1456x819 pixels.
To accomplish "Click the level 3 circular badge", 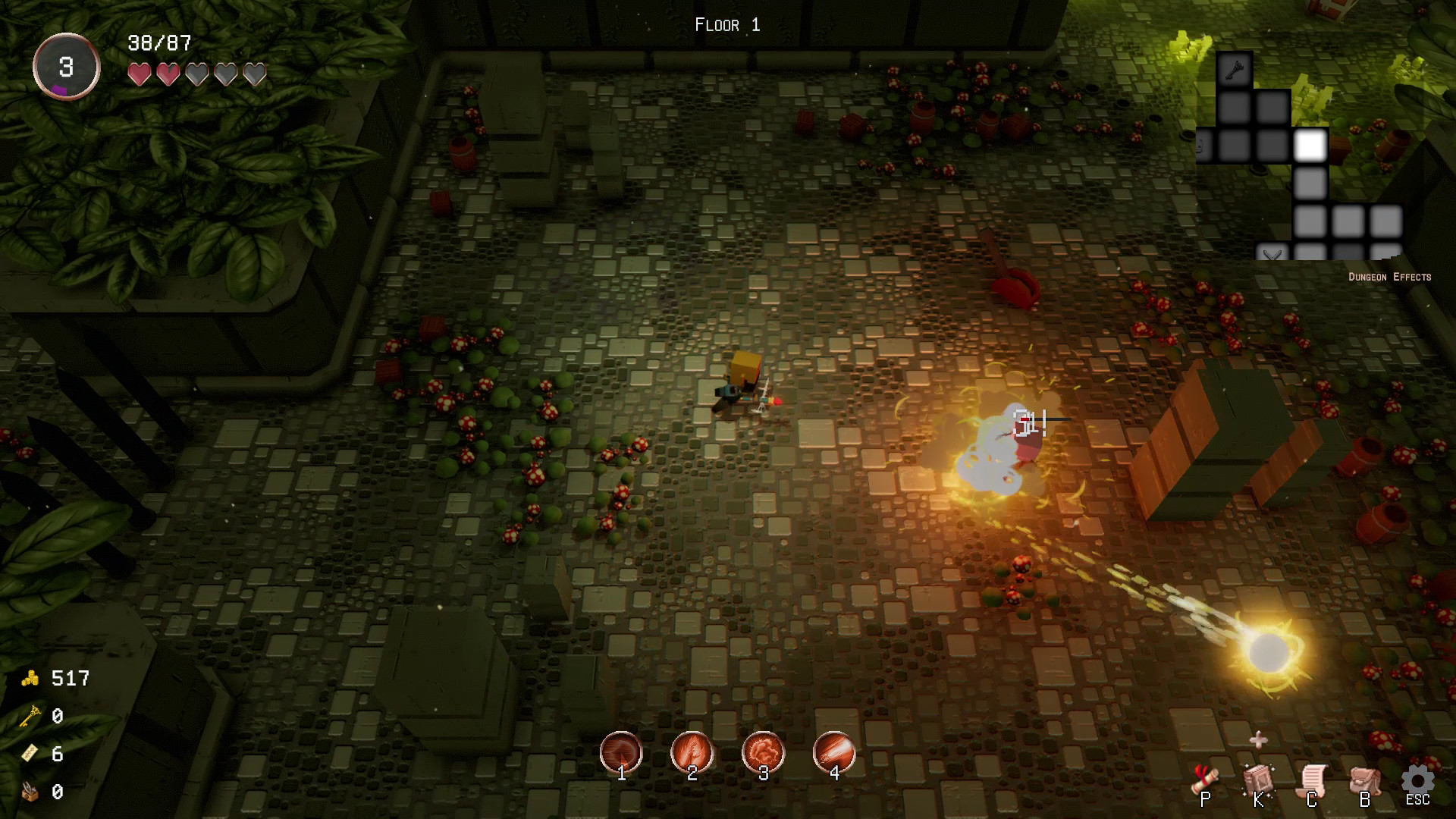I will (x=67, y=67).
